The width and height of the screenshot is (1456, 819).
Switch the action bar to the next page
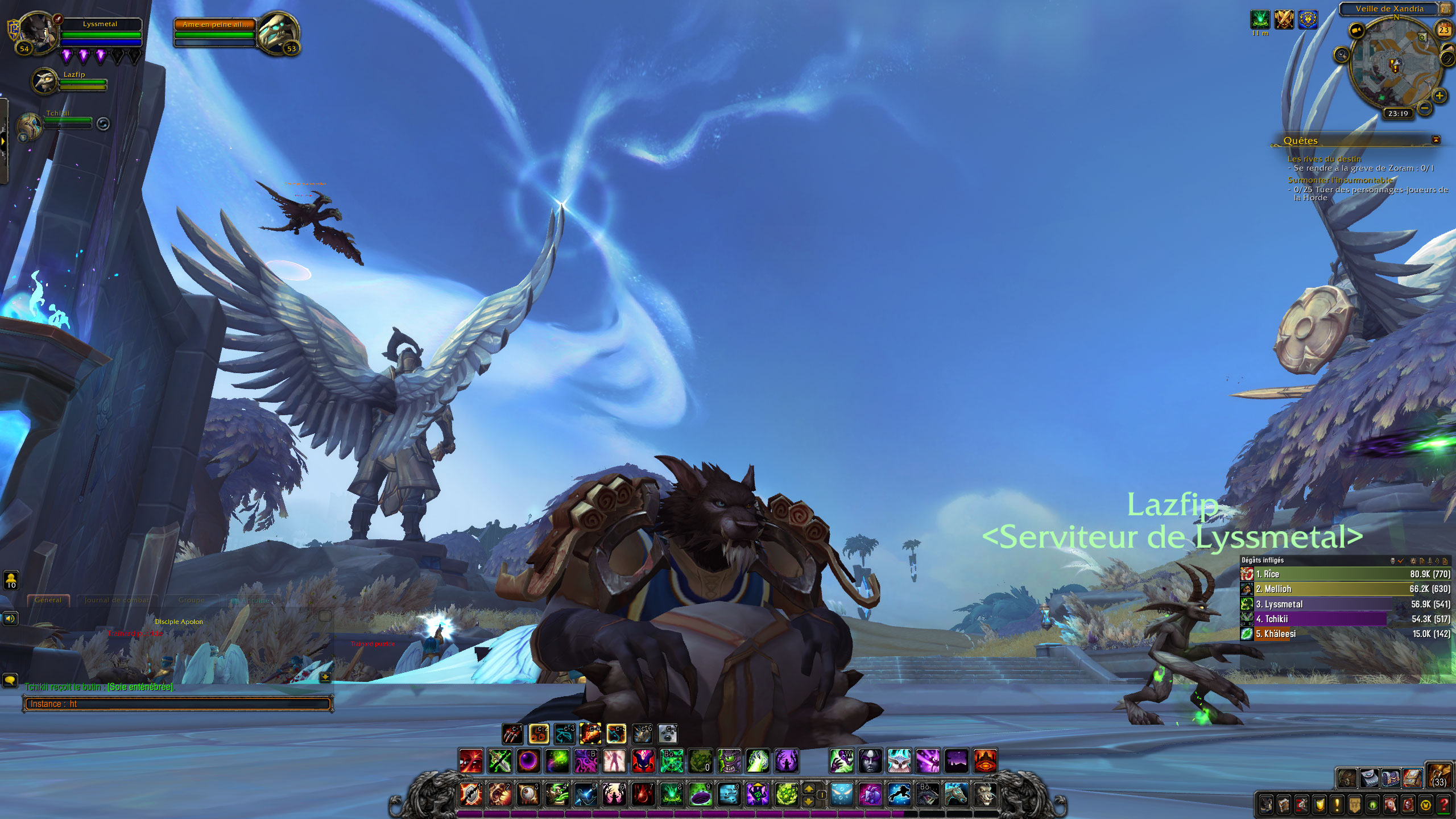click(x=808, y=789)
